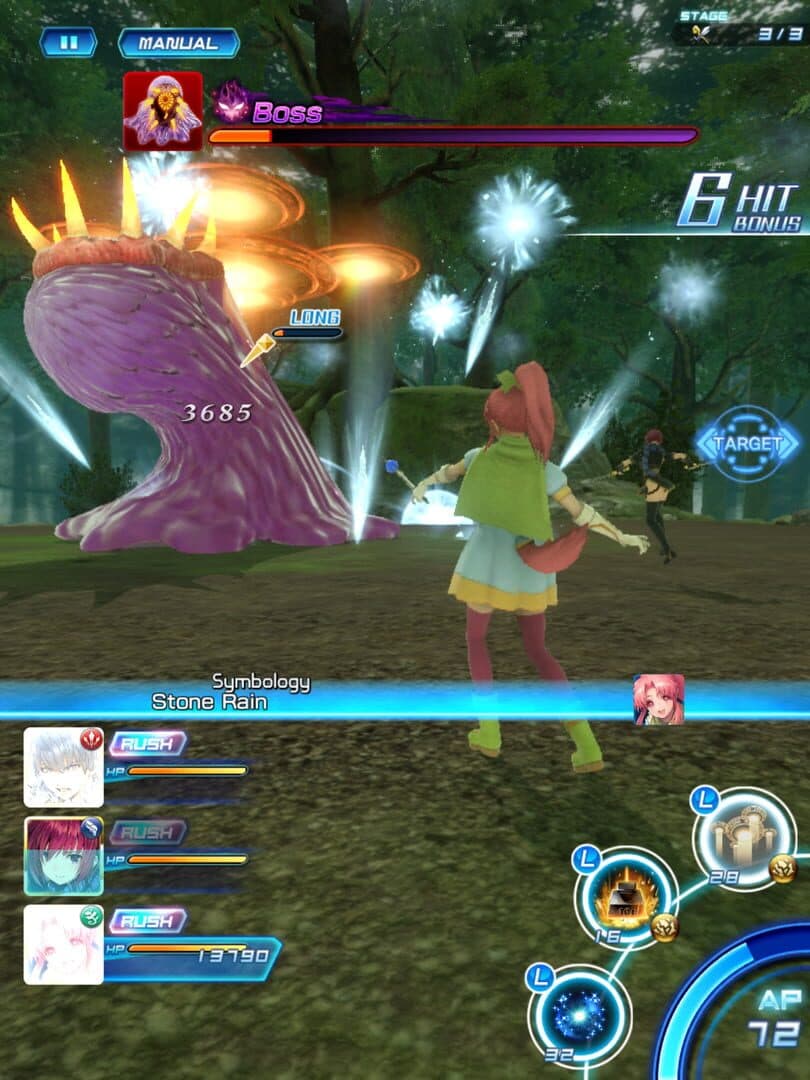Pause the battle
810x1080 pixels.
point(68,42)
